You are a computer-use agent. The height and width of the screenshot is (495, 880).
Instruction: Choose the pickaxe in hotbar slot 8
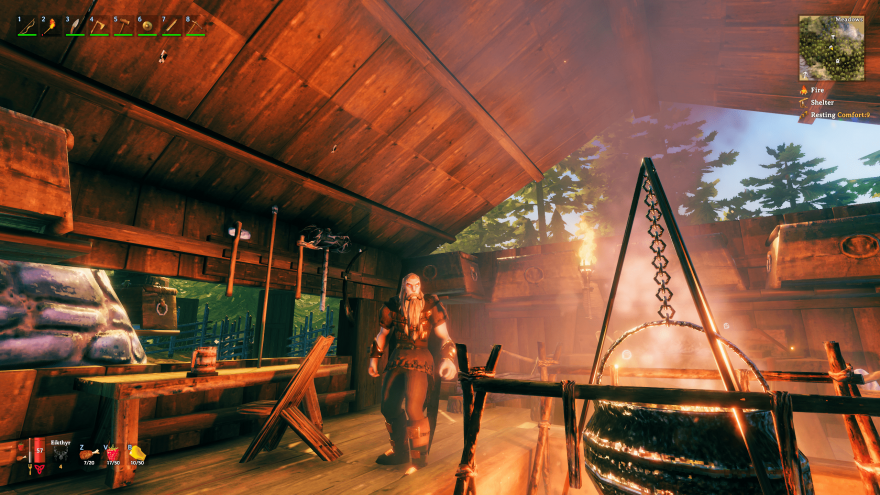coord(195,26)
